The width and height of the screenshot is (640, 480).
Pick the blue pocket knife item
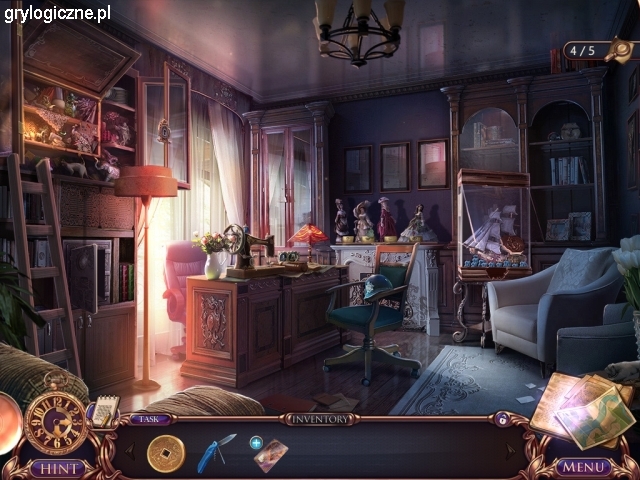(217, 451)
